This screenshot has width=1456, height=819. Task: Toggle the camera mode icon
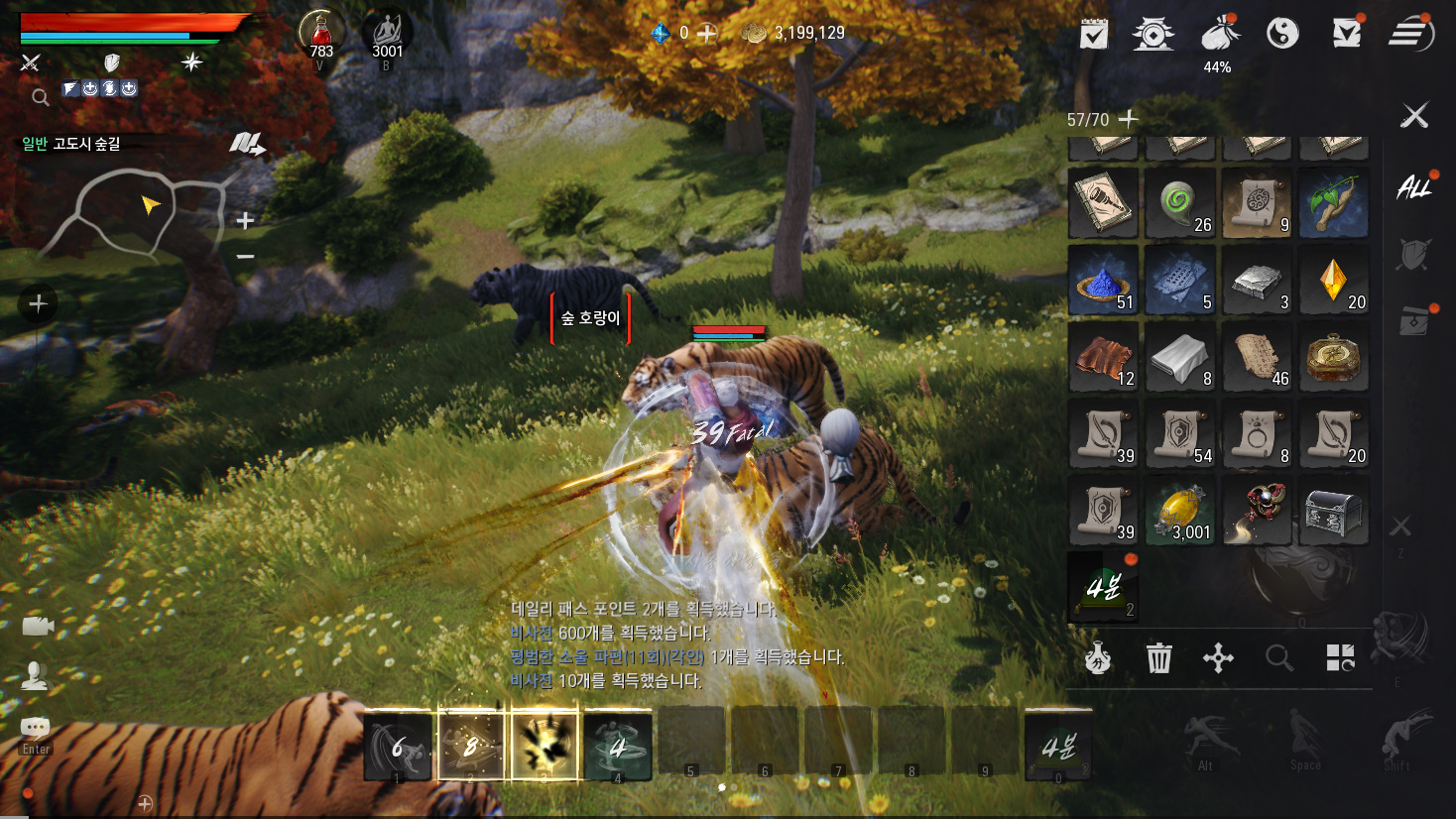click(38, 626)
